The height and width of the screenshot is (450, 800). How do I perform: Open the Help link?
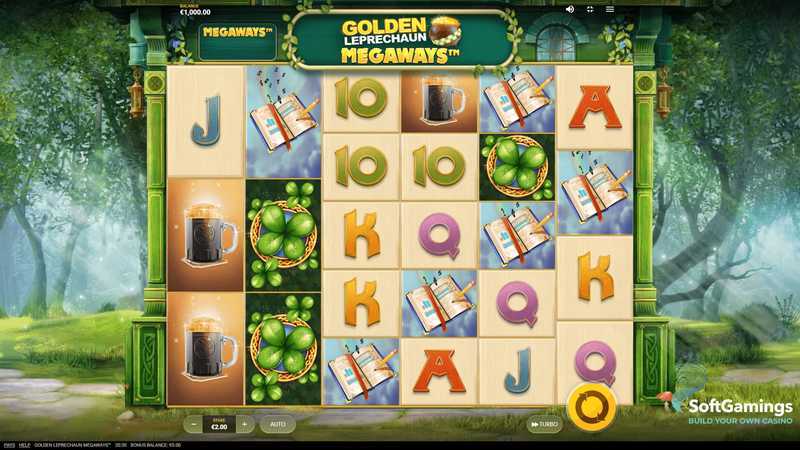point(25,445)
